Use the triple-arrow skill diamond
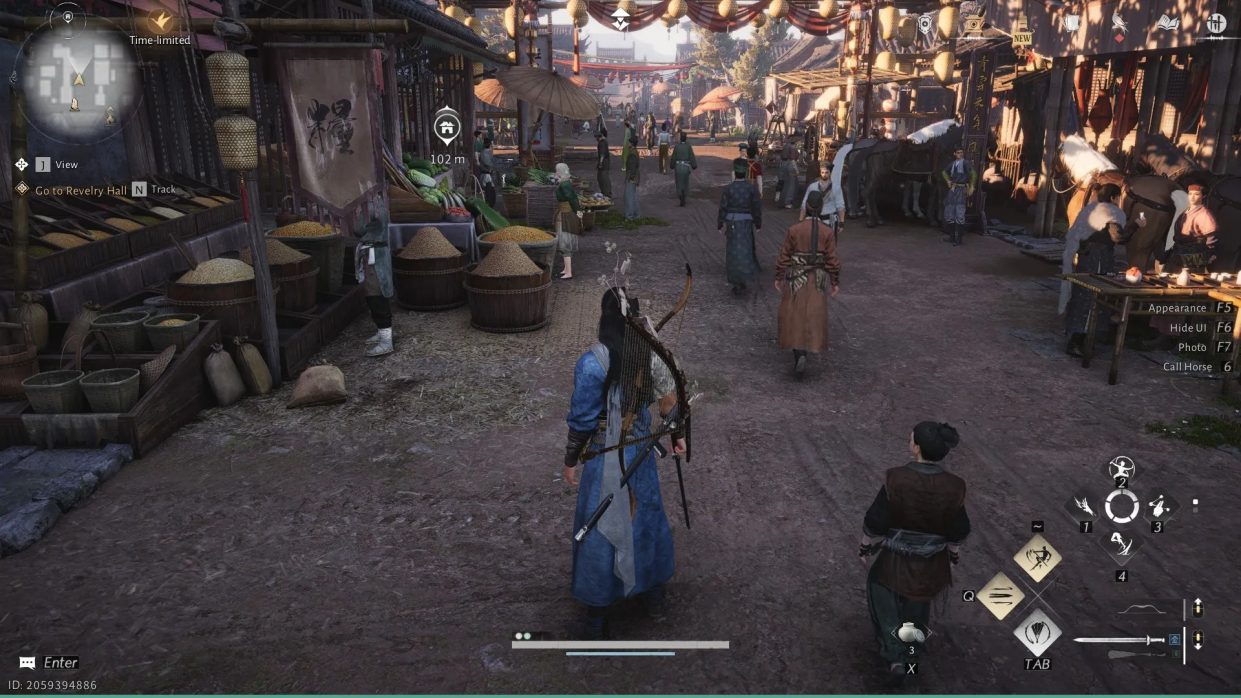Viewport: 1241px width, 698px height. 1001,596
